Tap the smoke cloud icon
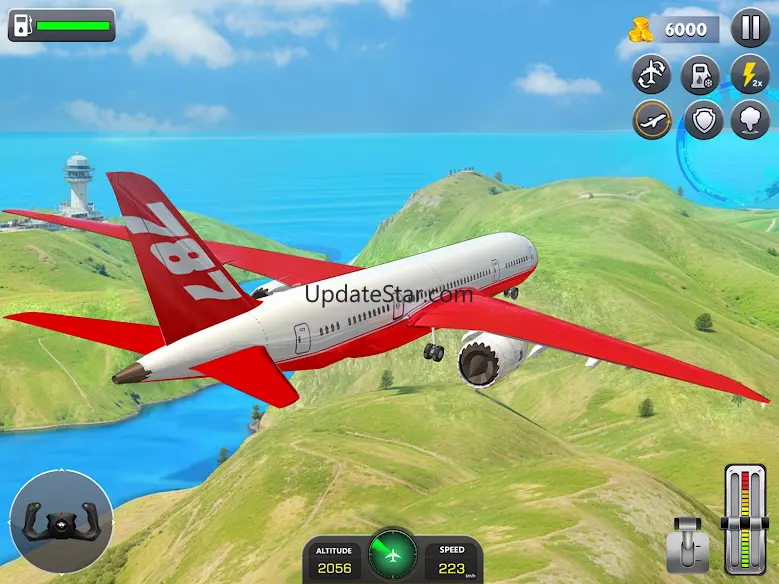The width and height of the screenshot is (779, 584). [750, 121]
